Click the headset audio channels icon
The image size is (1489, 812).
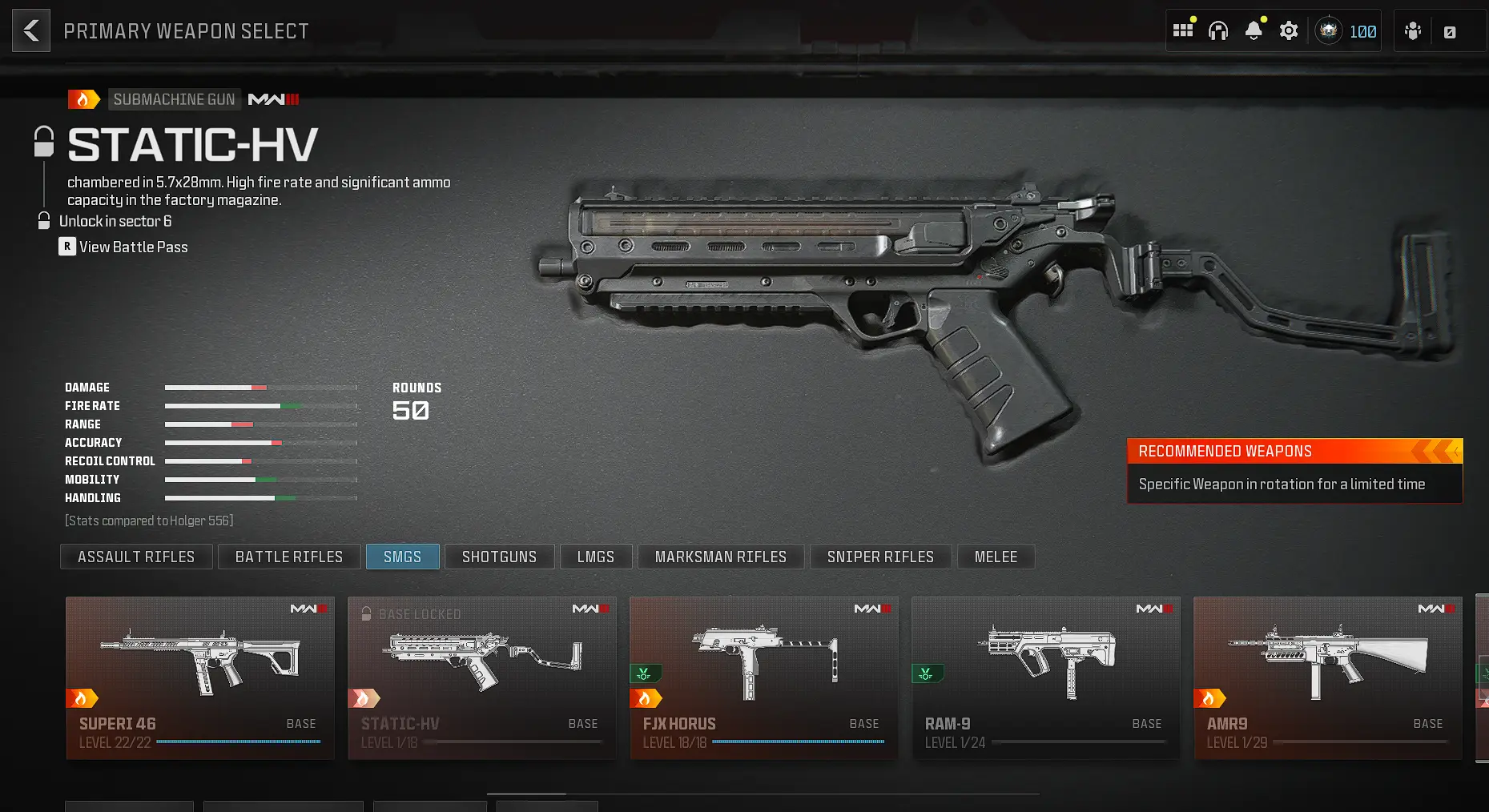[1218, 30]
